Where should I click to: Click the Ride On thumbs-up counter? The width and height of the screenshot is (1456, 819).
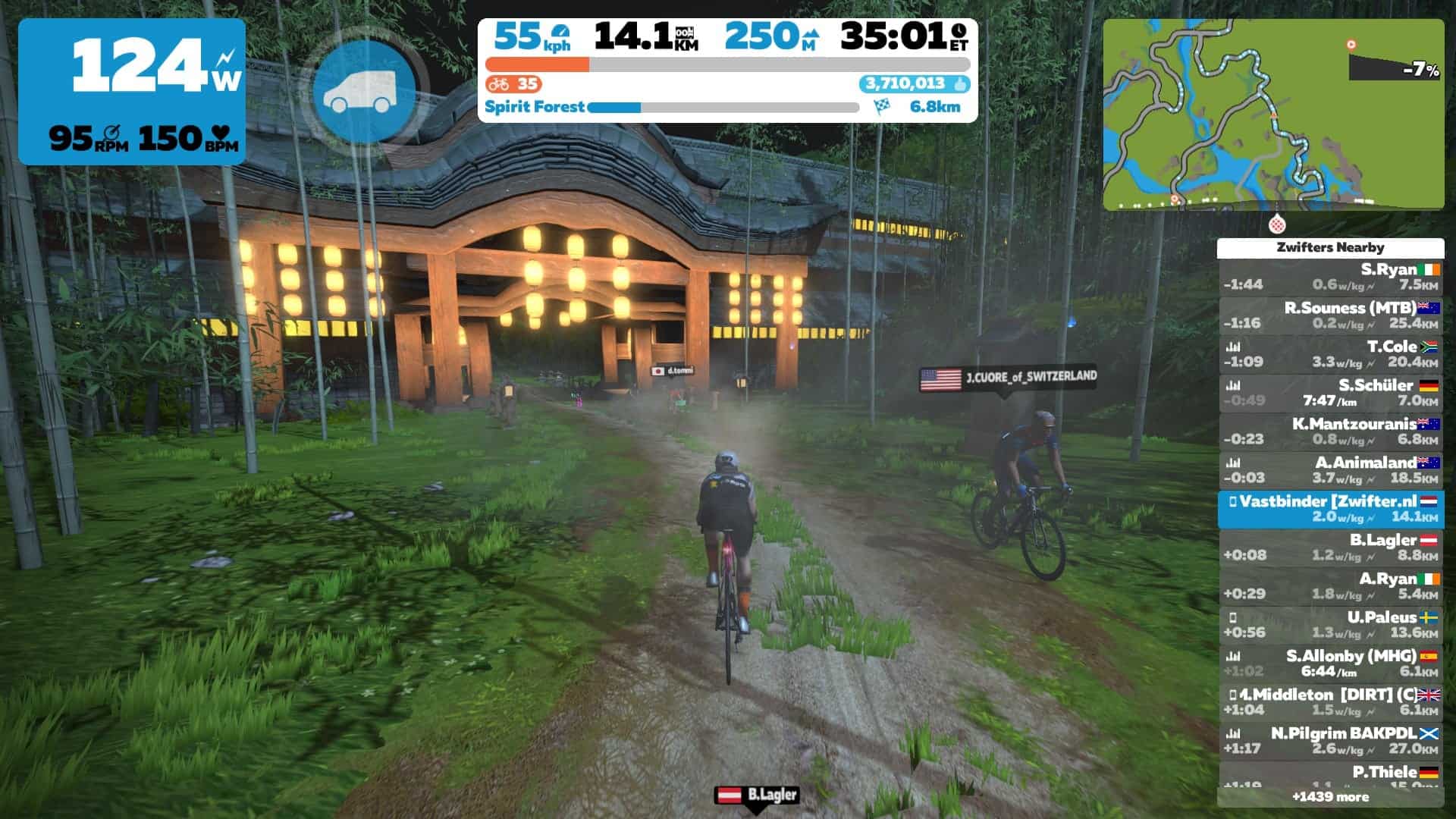915,84
